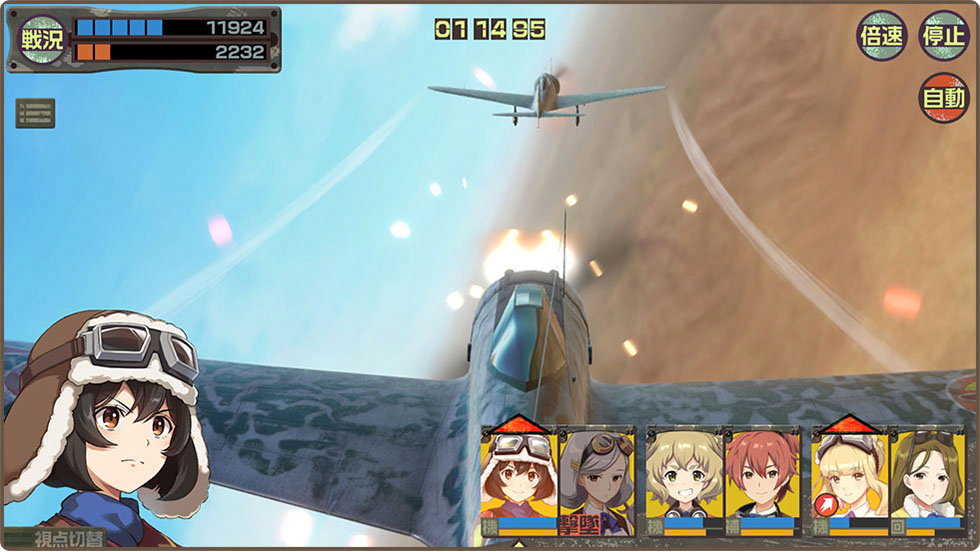Select the blonde pilot with goggles portrait
Image resolution: width=980 pixels, height=552 pixels.
[x=849, y=480]
